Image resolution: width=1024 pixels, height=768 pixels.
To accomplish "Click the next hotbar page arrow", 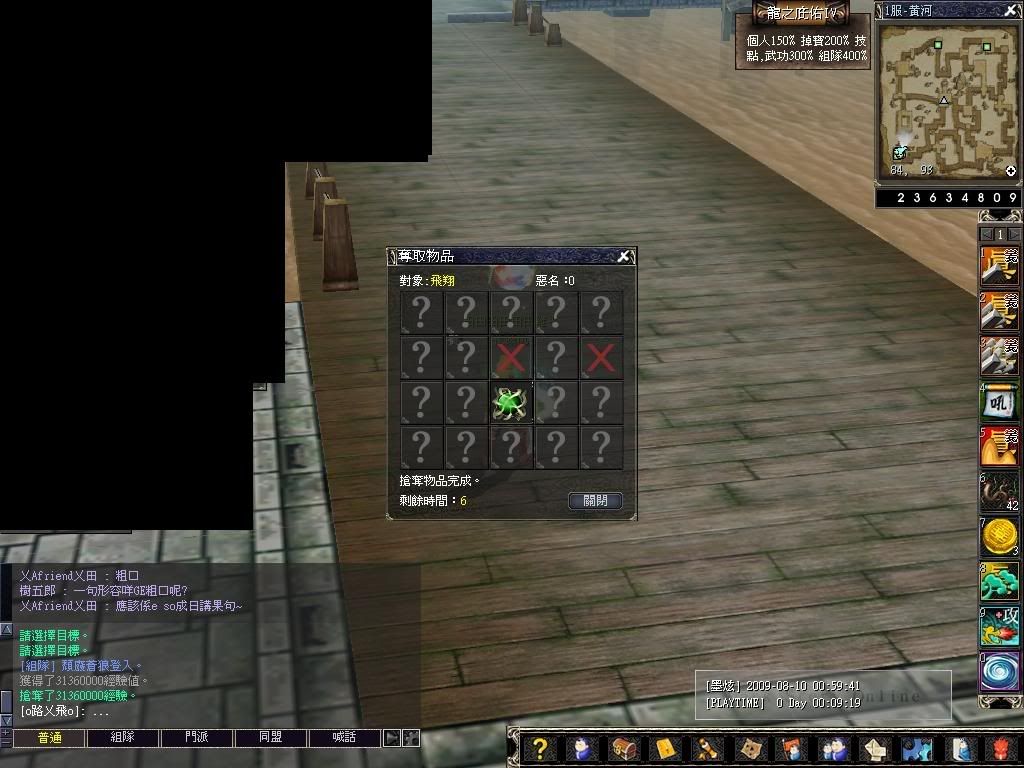I will point(1013,234).
